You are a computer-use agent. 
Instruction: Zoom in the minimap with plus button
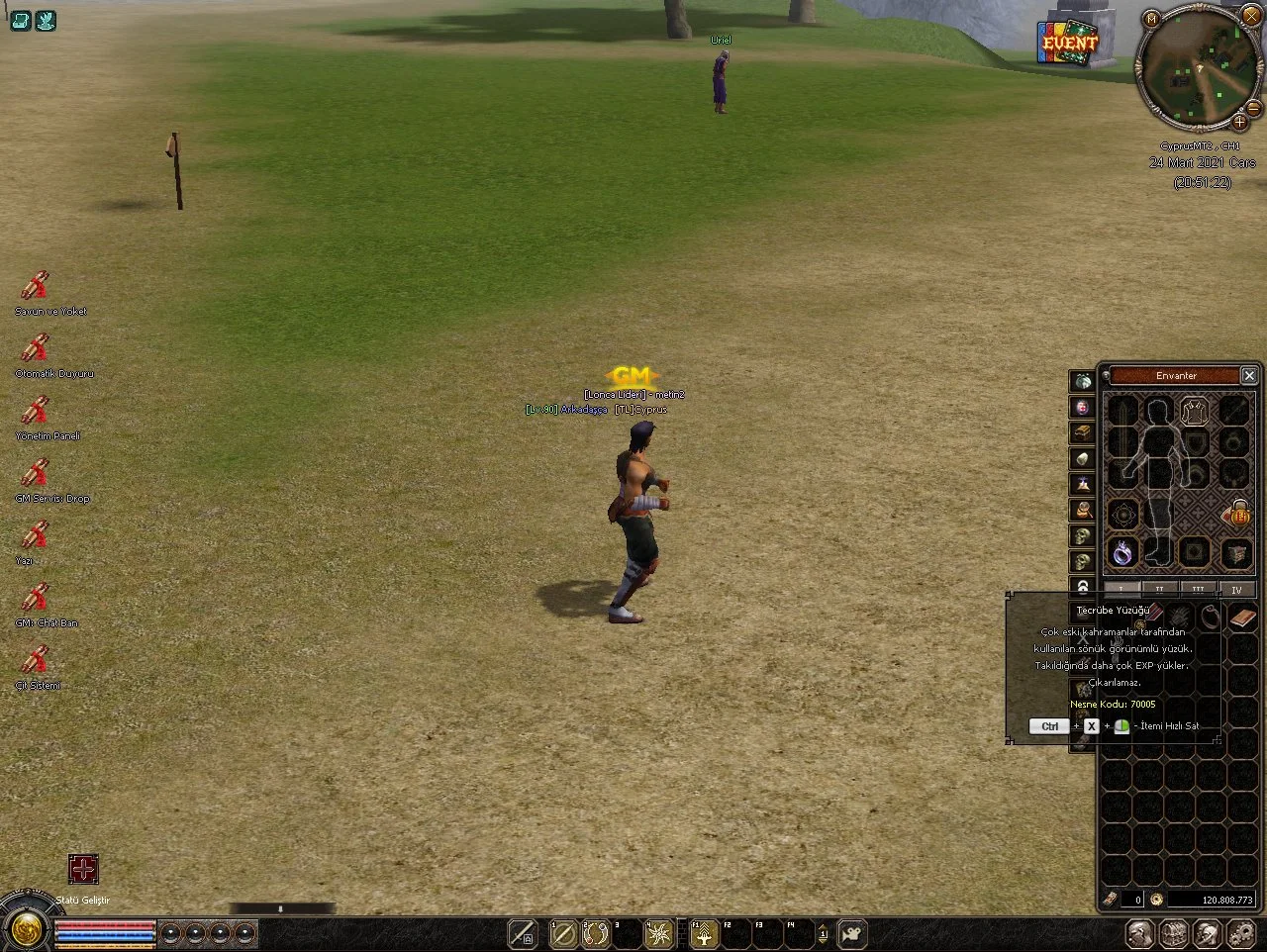(1239, 123)
